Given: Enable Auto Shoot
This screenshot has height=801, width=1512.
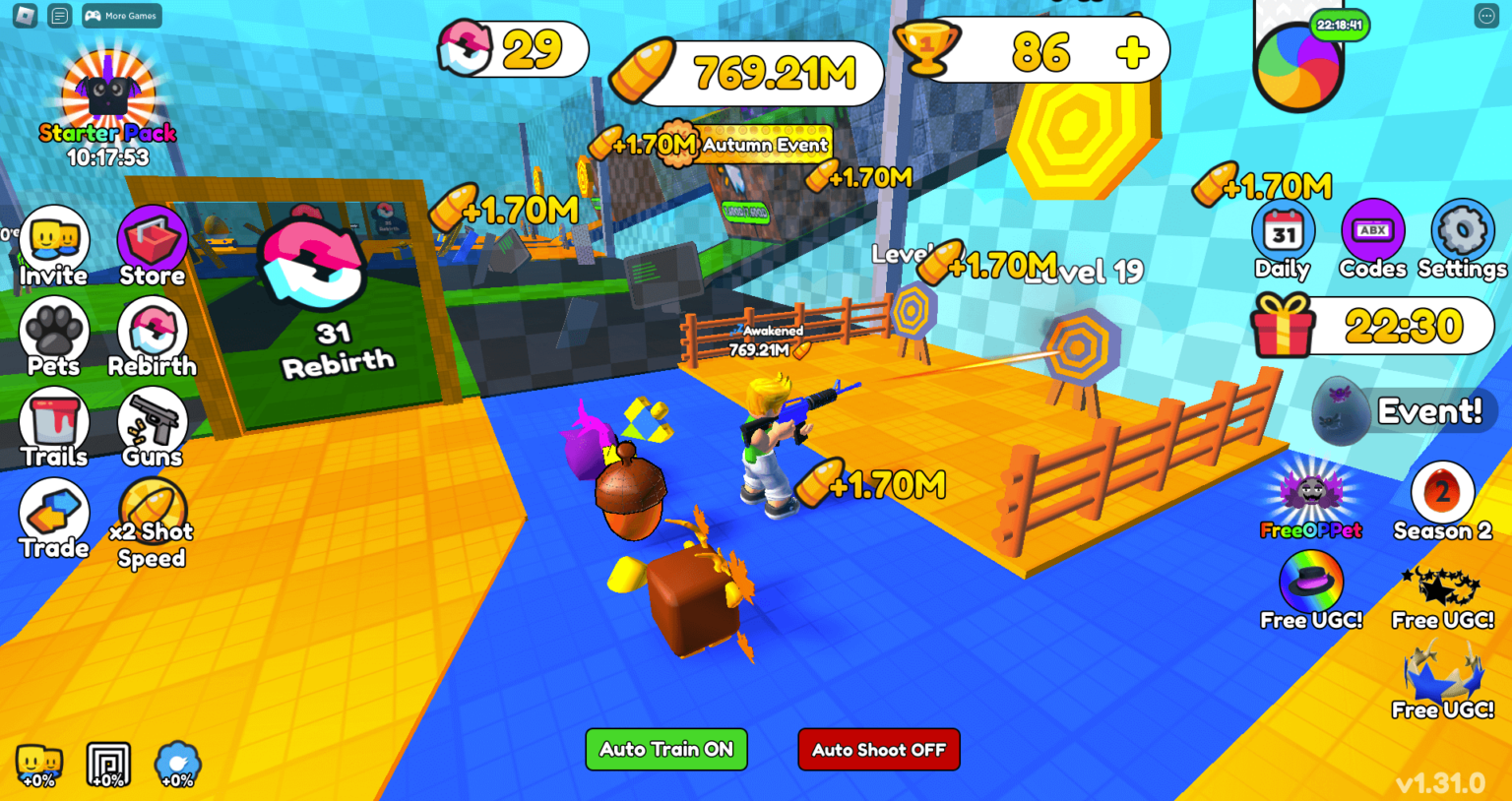Looking at the screenshot, I should coord(878,749).
